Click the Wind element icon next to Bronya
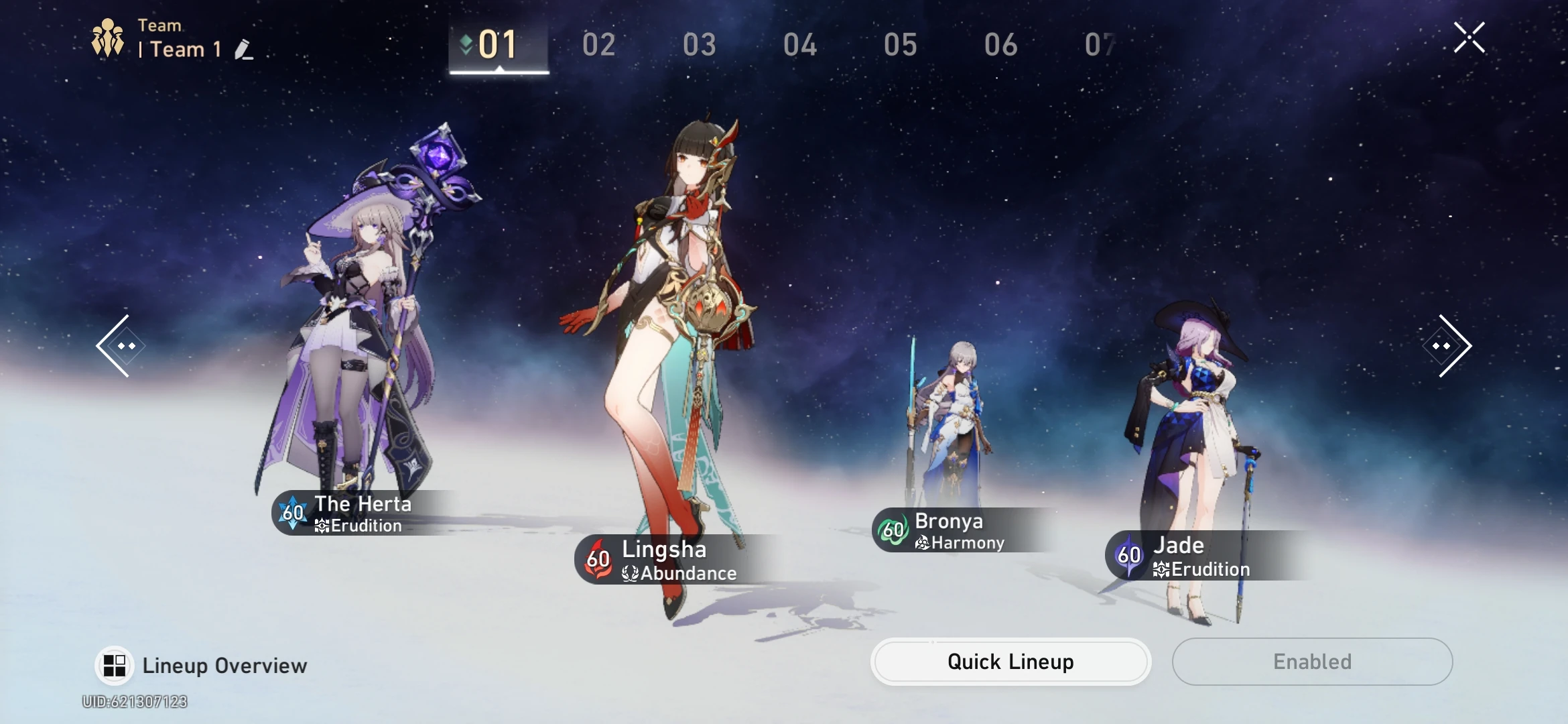The width and height of the screenshot is (1568, 724). click(893, 531)
